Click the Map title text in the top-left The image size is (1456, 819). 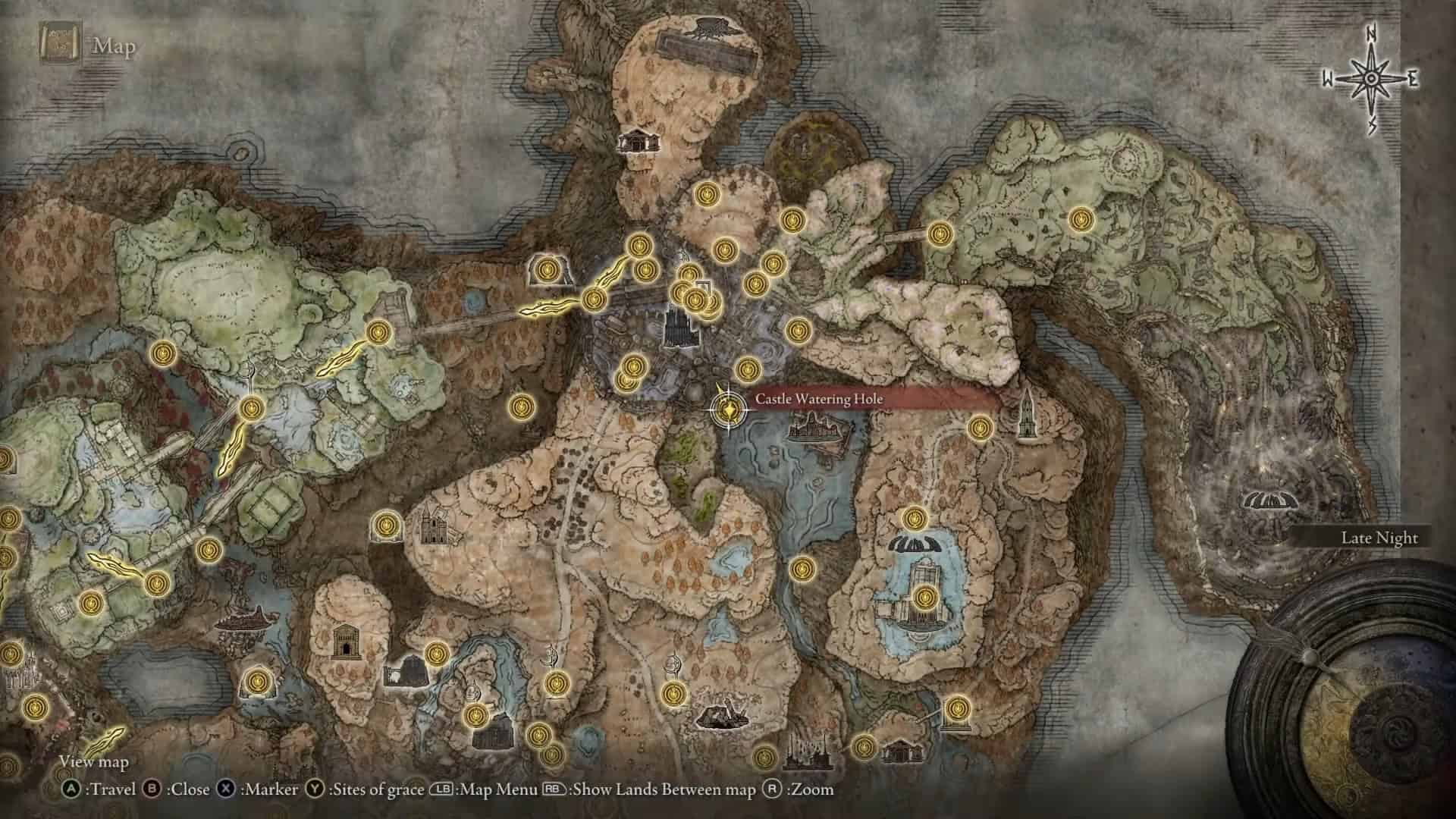tap(112, 47)
